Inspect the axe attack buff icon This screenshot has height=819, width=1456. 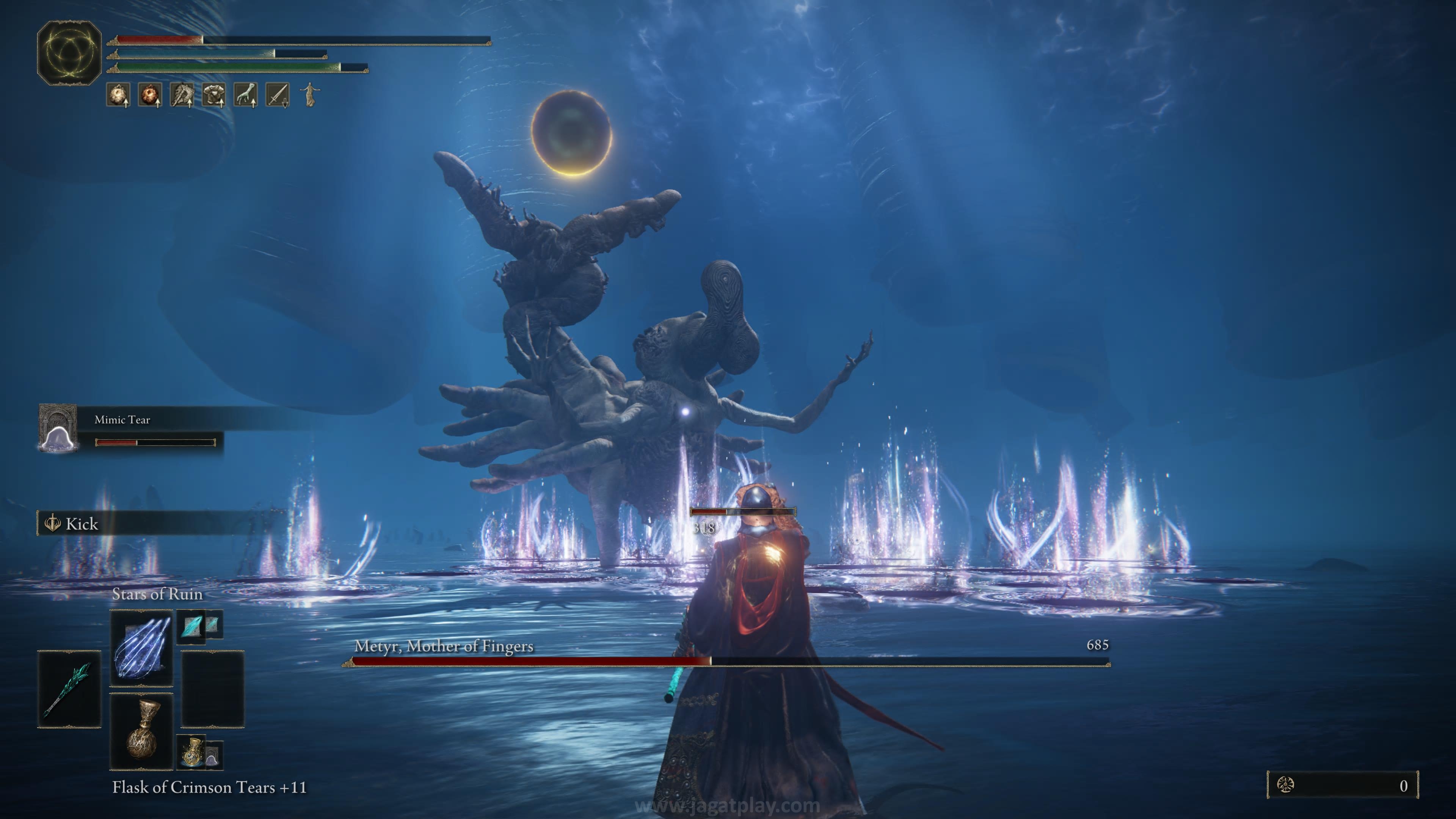pyautogui.click(x=182, y=95)
